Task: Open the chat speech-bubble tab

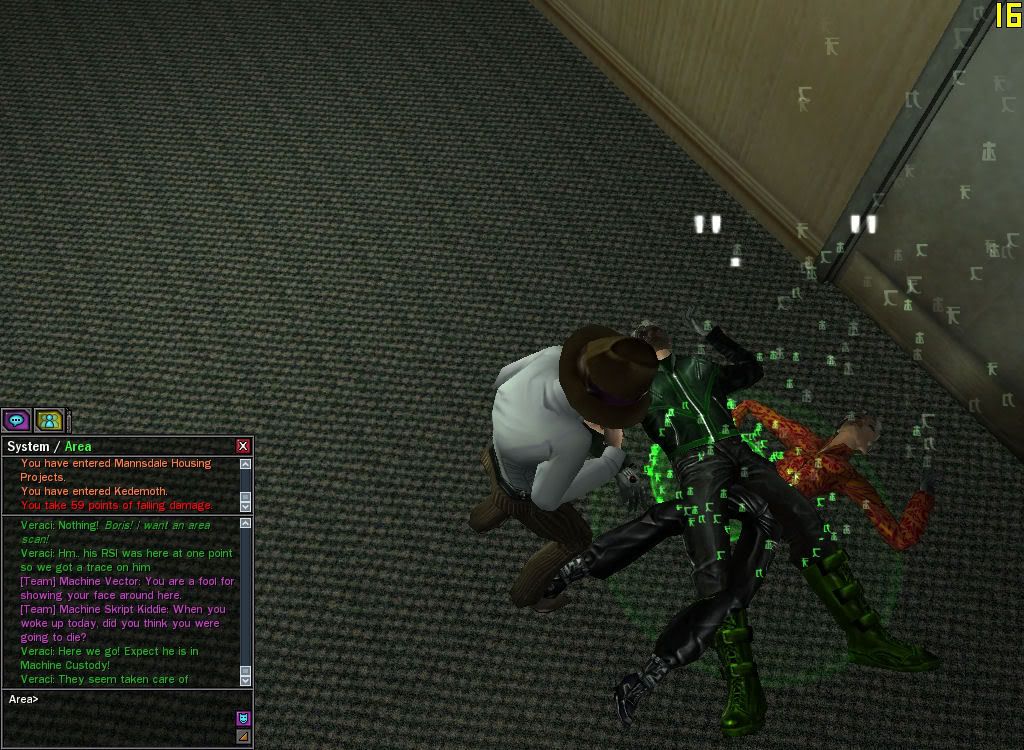Action: coord(16,420)
